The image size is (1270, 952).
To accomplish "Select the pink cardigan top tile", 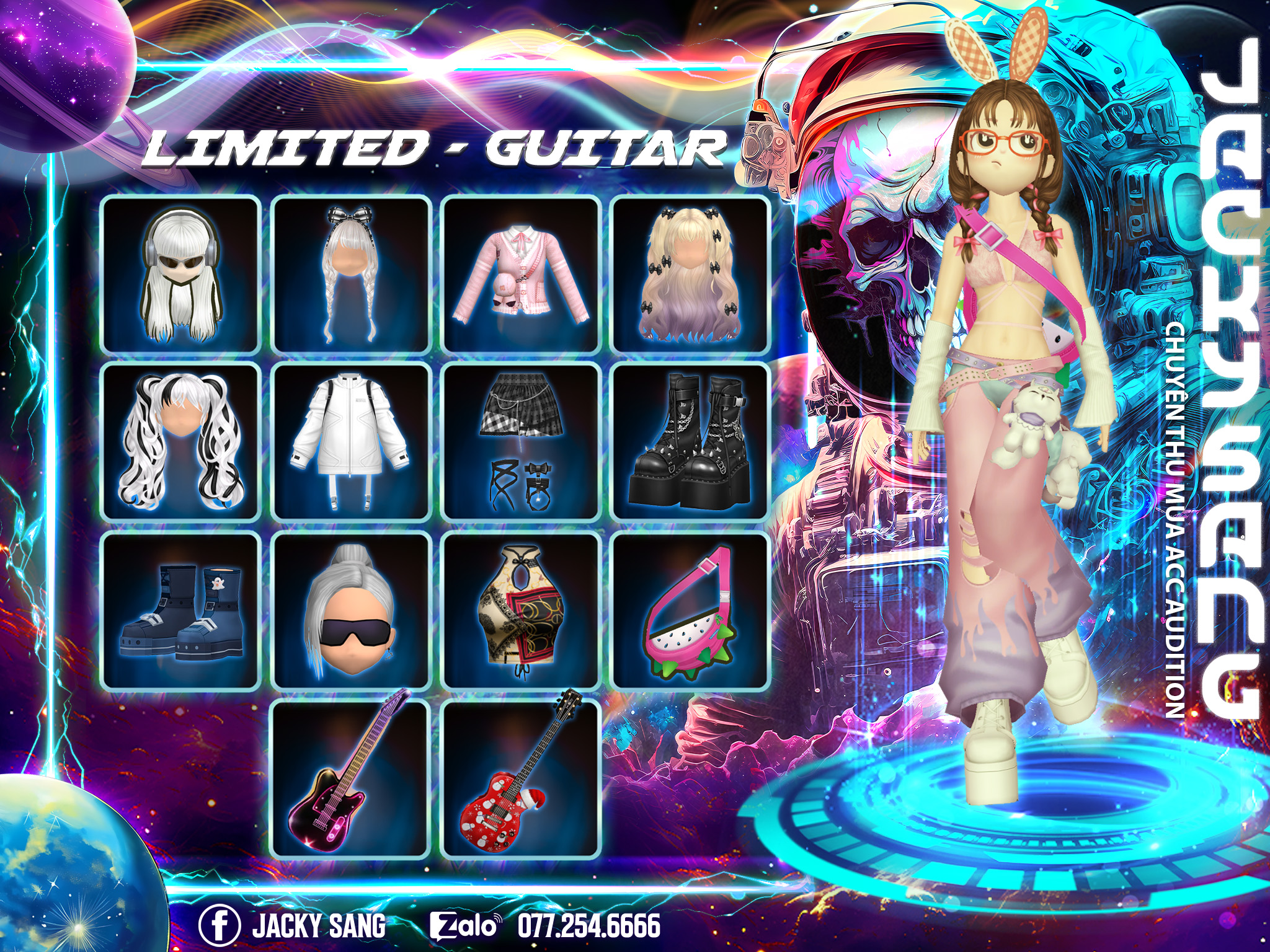I will 521,275.
